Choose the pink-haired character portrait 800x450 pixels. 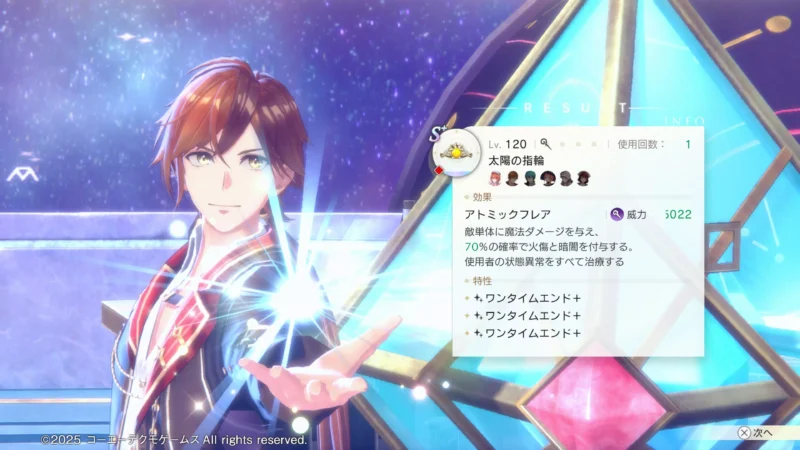tap(495, 178)
